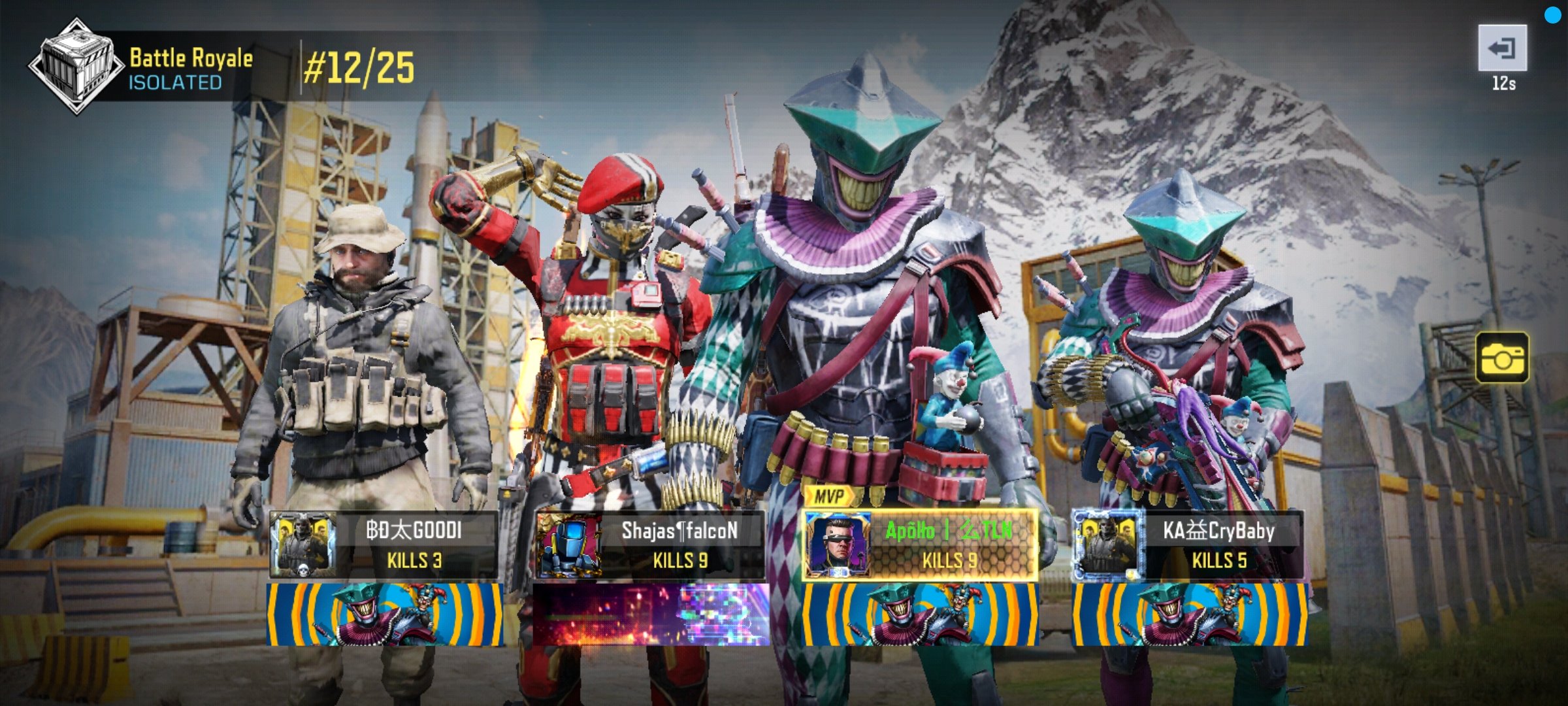Open the MVP's visor-wearing avatar
Screen dimensions: 1568x706
tap(837, 546)
